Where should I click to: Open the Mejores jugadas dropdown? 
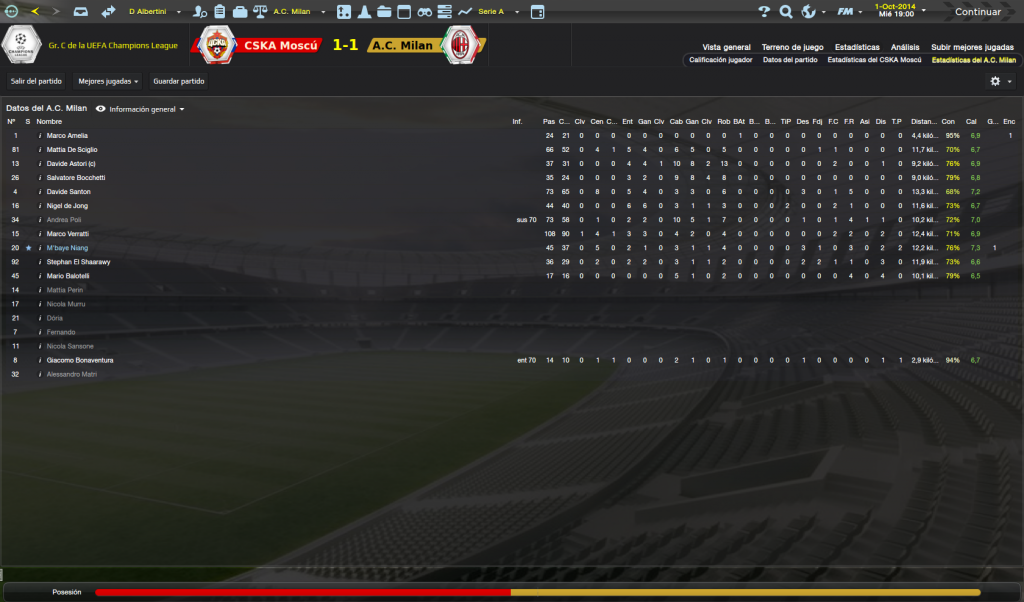pyautogui.click(x=108, y=81)
